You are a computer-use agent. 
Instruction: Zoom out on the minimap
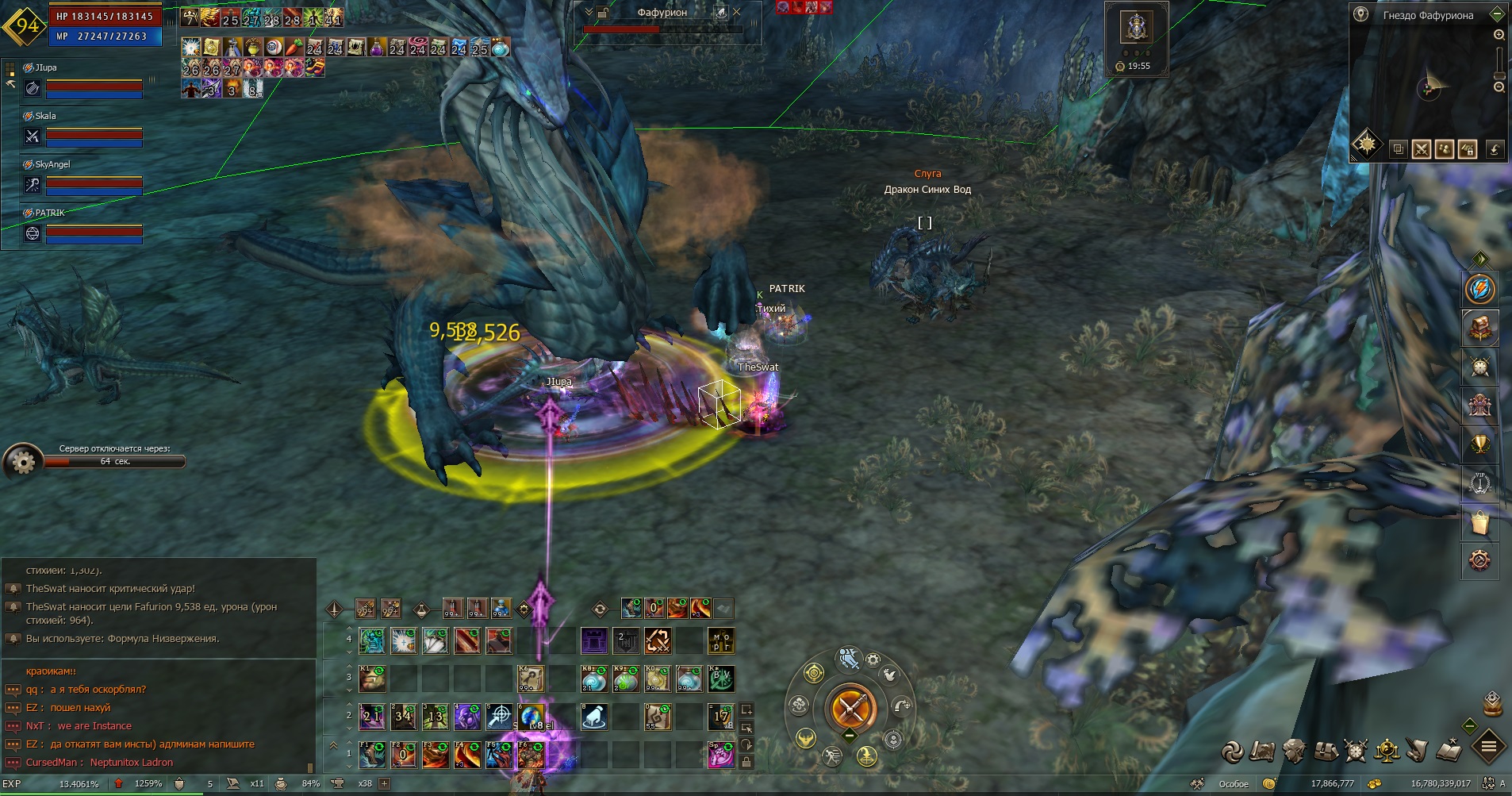[1499, 87]
